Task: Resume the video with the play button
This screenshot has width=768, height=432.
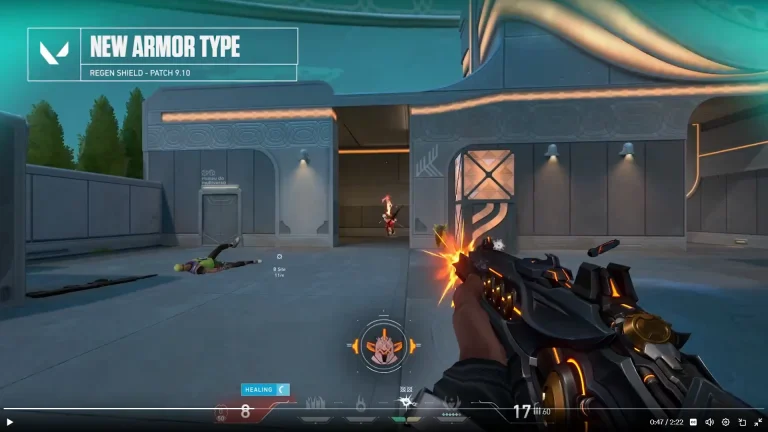Action: pyautogui.click(x=10, y=422)
